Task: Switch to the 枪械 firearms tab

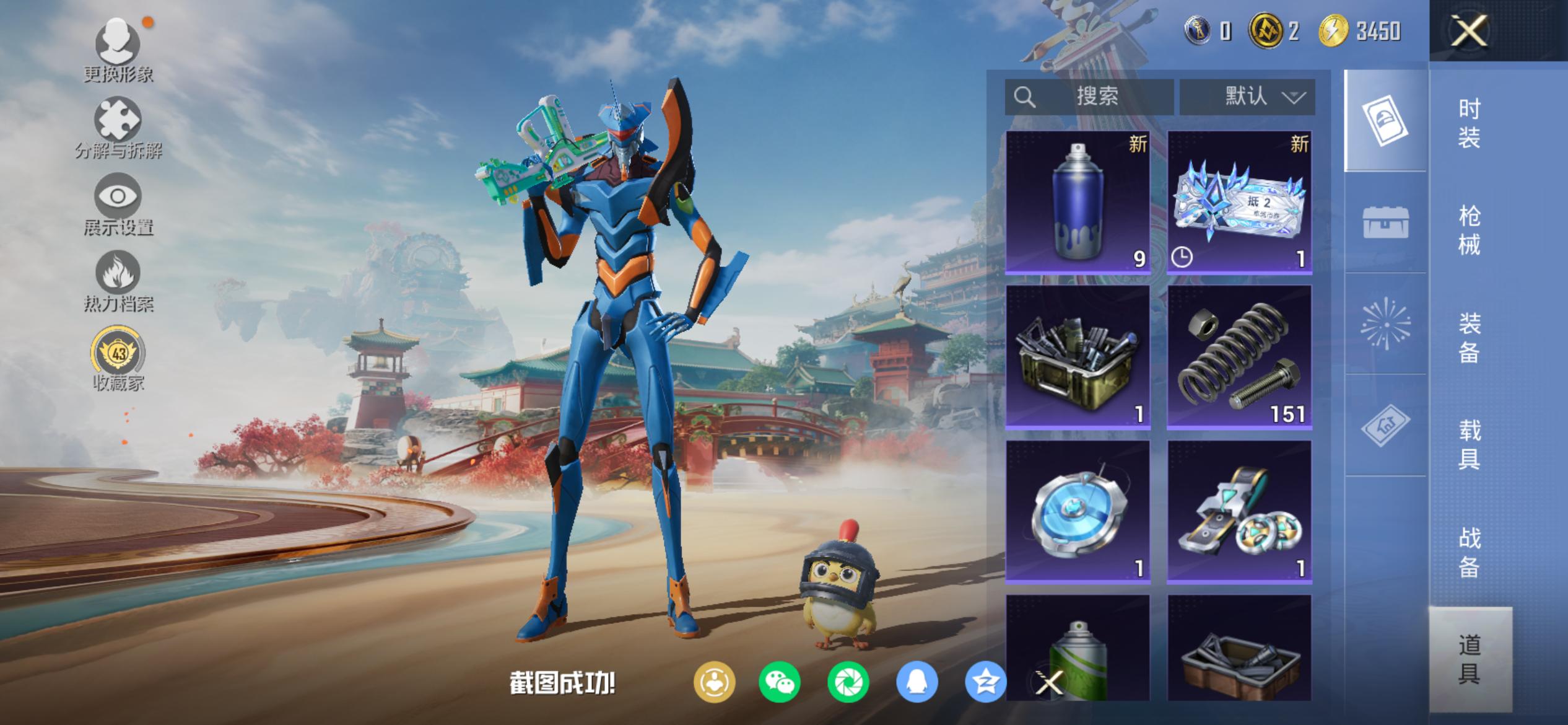Action: (x=1469, y=230)
